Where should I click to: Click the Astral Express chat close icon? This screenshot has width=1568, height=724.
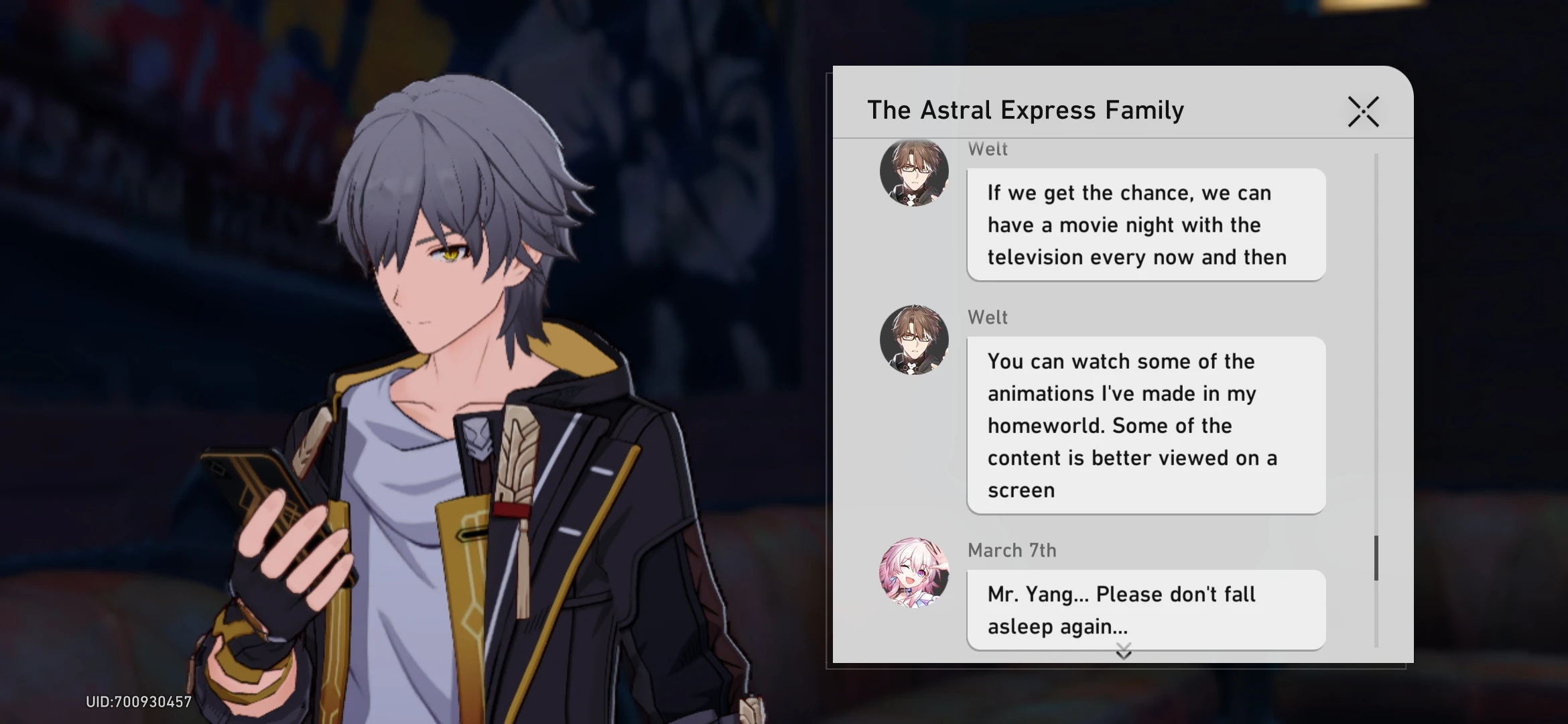[x=1364, y=112]
